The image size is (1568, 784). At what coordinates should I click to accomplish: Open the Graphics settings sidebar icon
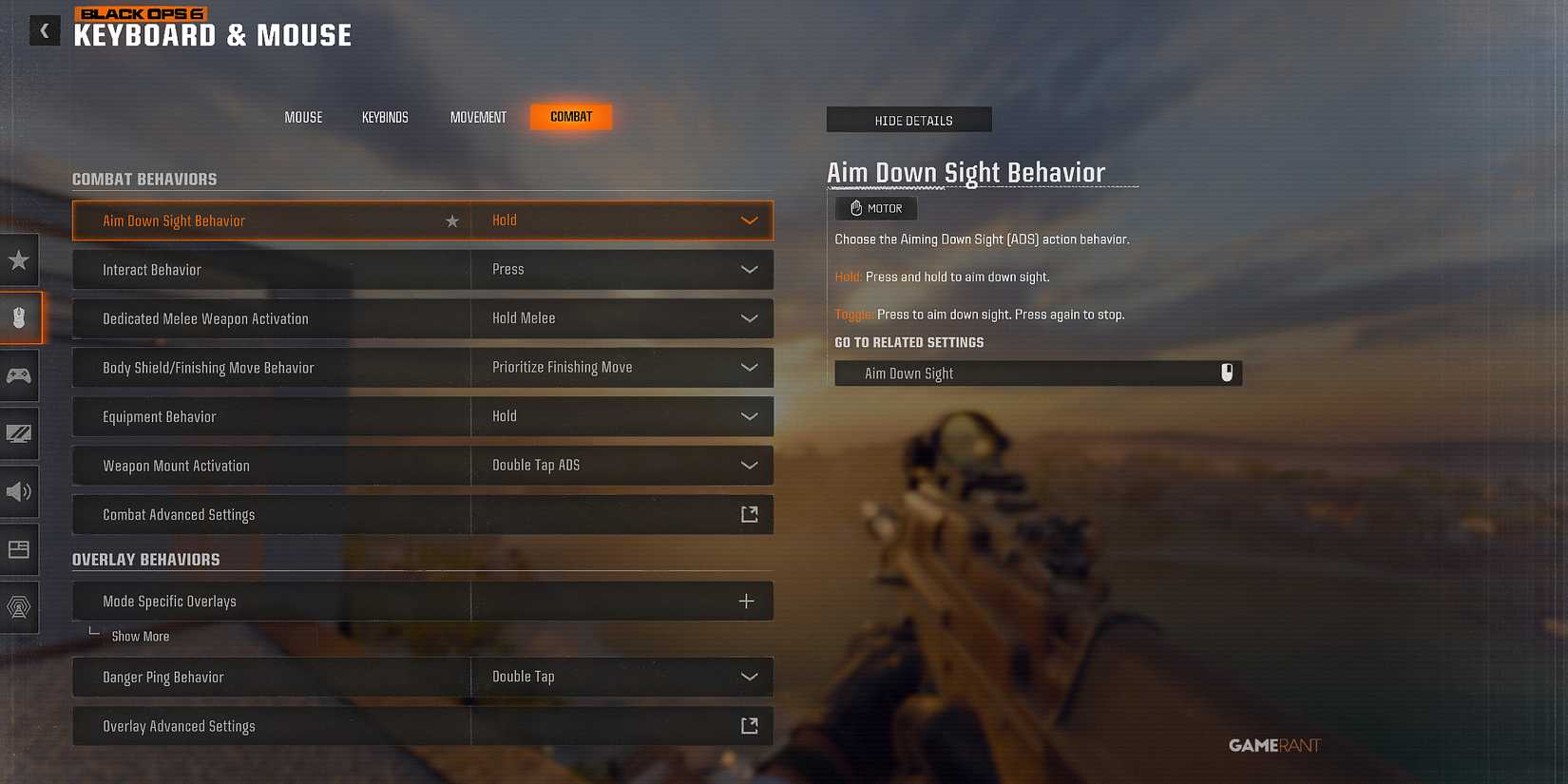[19, 434]
